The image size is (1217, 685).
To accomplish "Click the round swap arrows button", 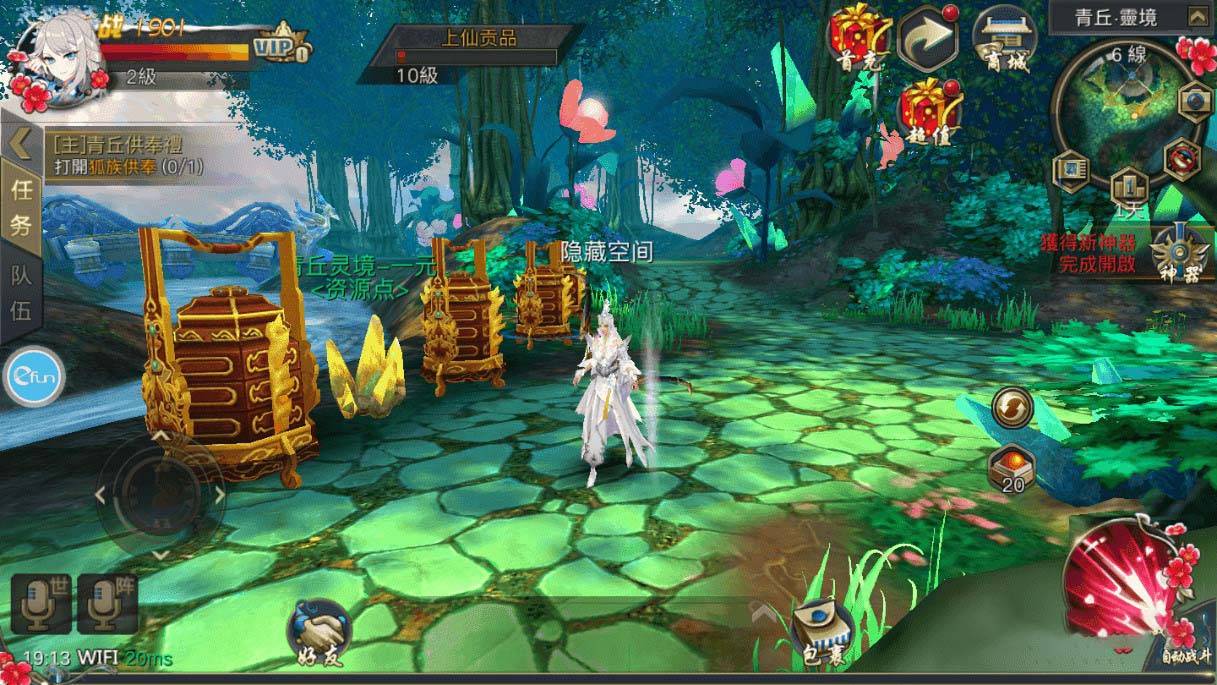I will 1013,408.
